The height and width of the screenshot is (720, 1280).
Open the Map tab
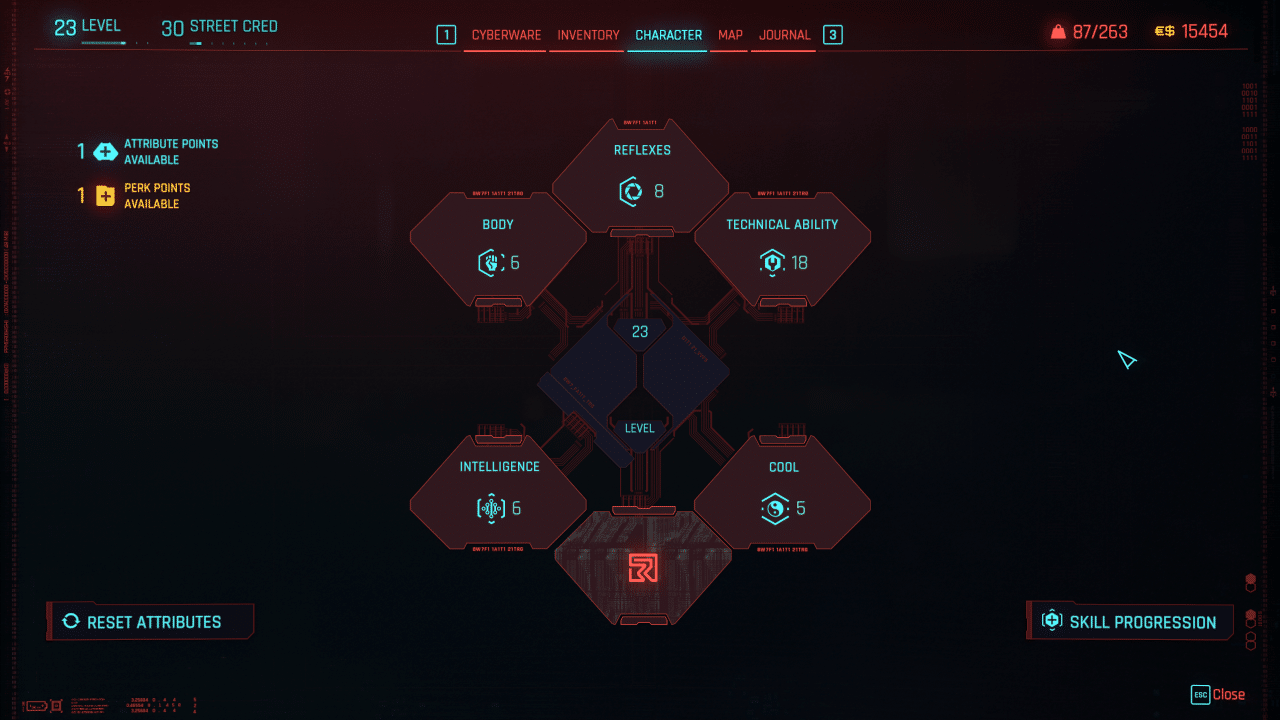(x=729, y=34)
